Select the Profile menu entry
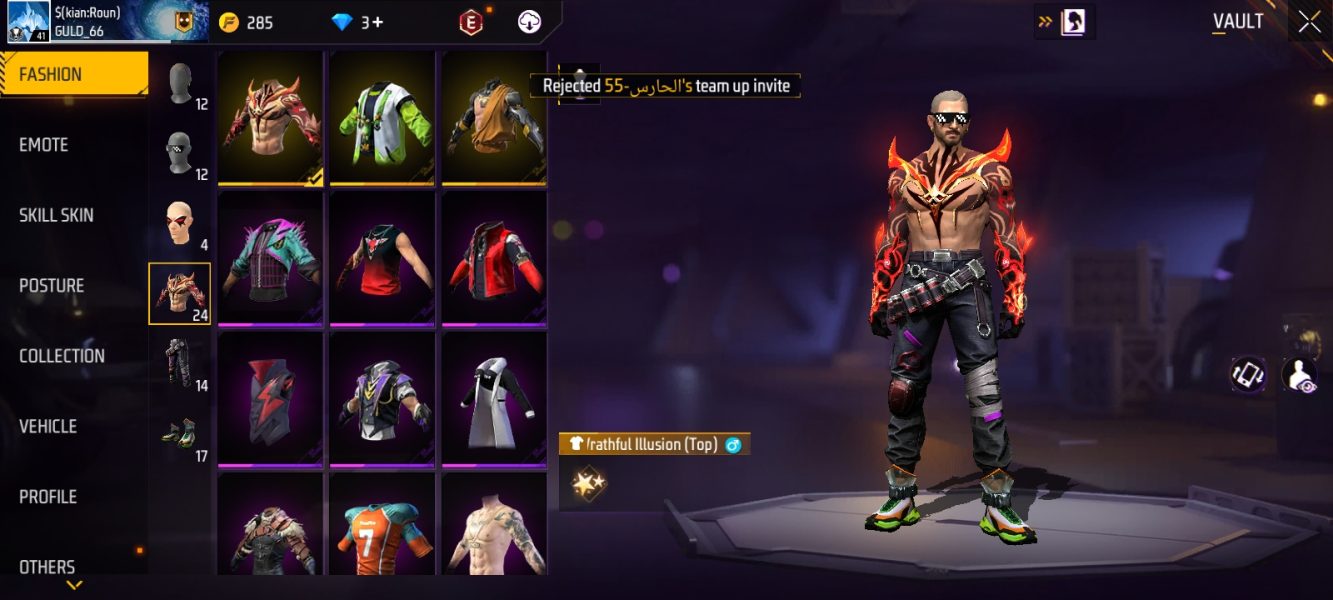 click(x=48, y=497)
